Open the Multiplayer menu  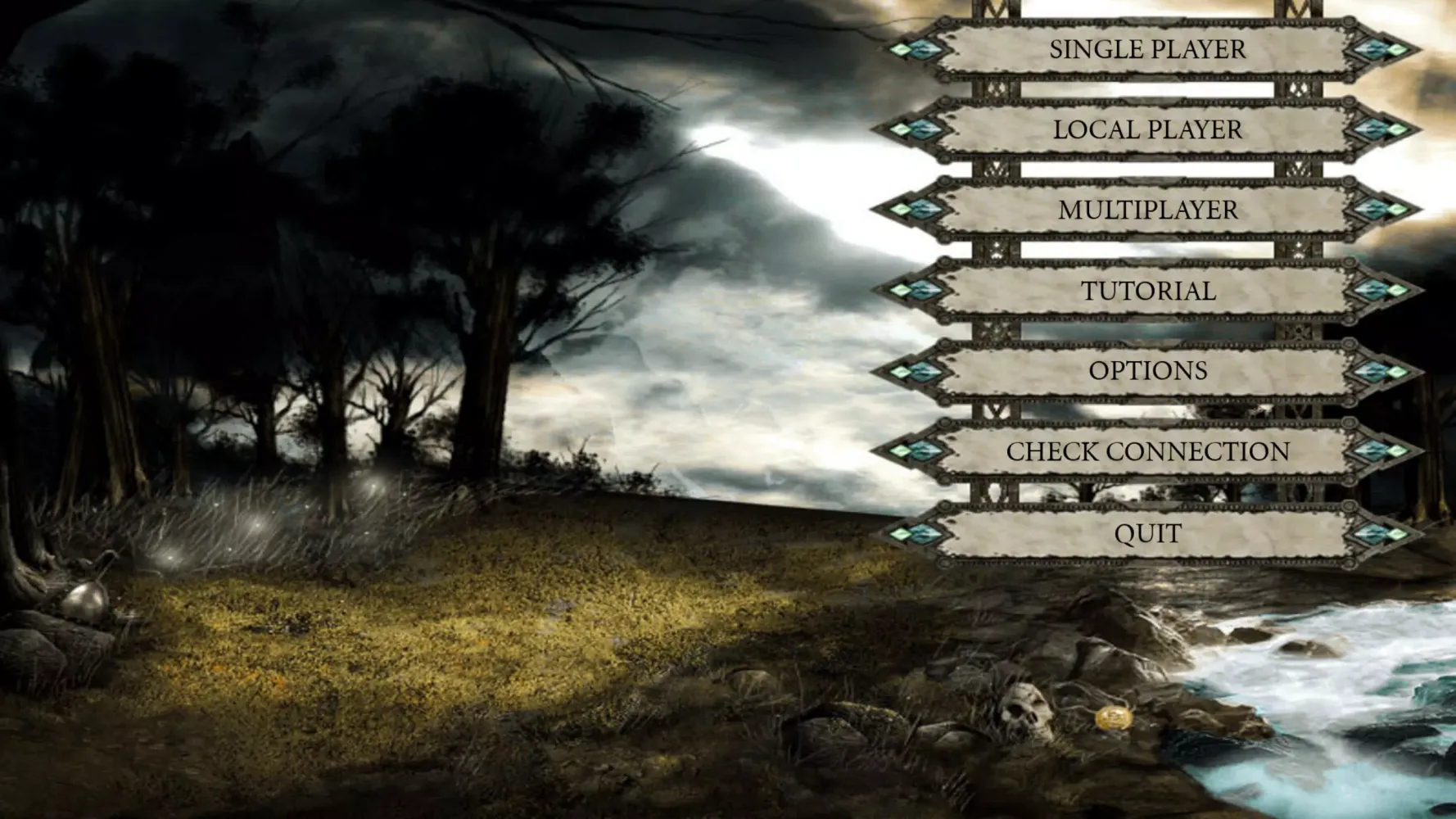point(1147,210)
